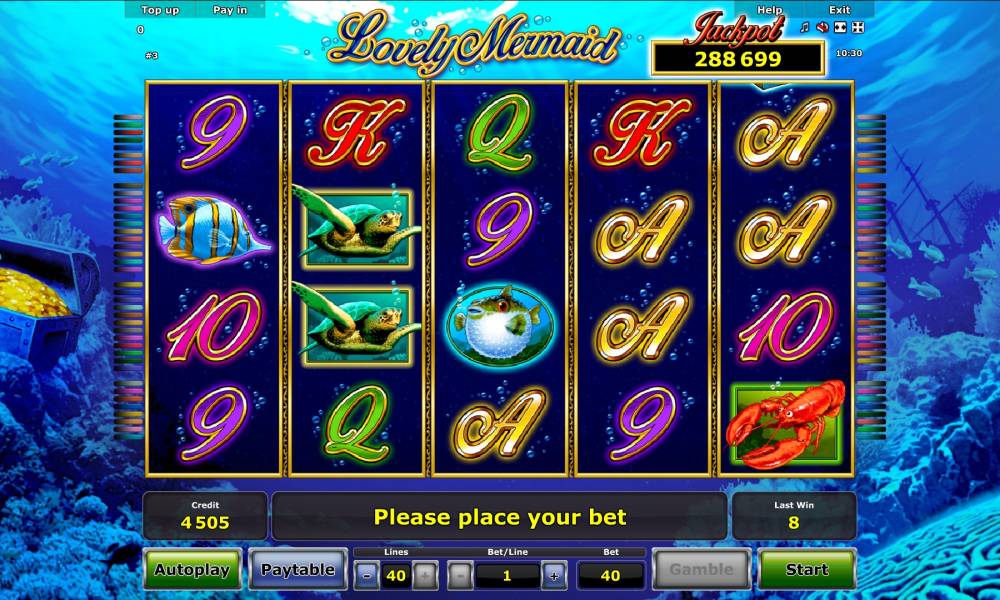This screenshot has width=1000, height=600.
Task: Raise the Bet/Line amount
Action: 553,575
